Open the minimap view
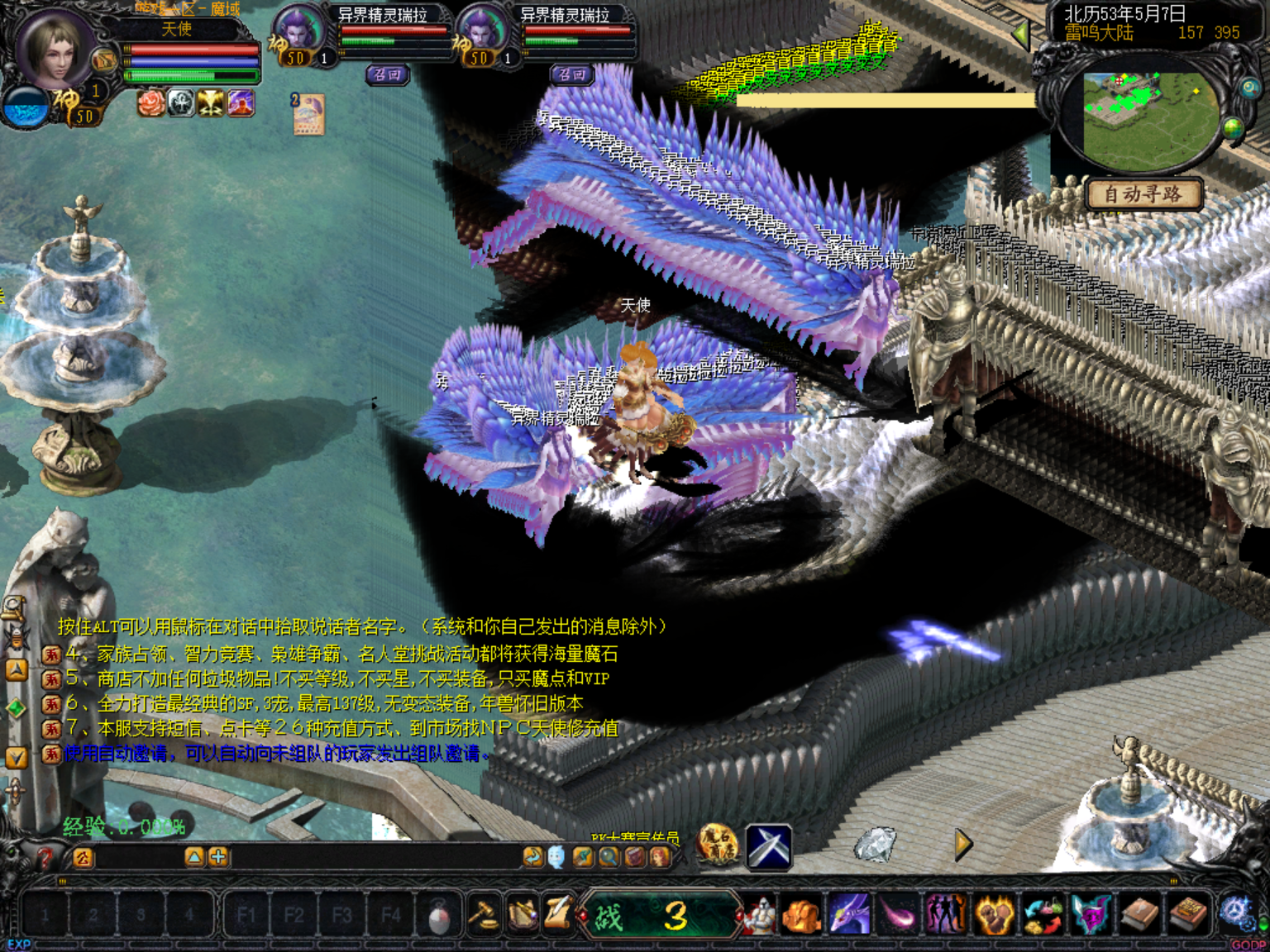This screenshot has width=1270, height=952. click(x=1150, y=118)
